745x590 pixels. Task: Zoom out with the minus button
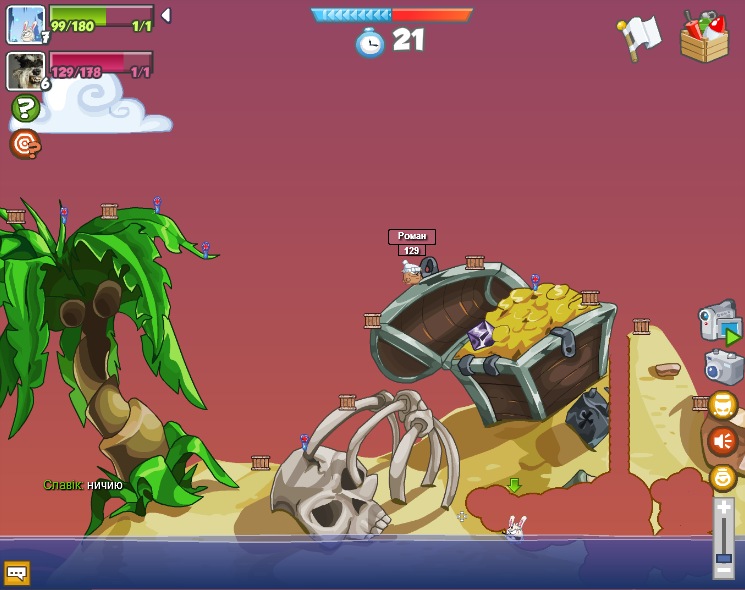(723, 570)
